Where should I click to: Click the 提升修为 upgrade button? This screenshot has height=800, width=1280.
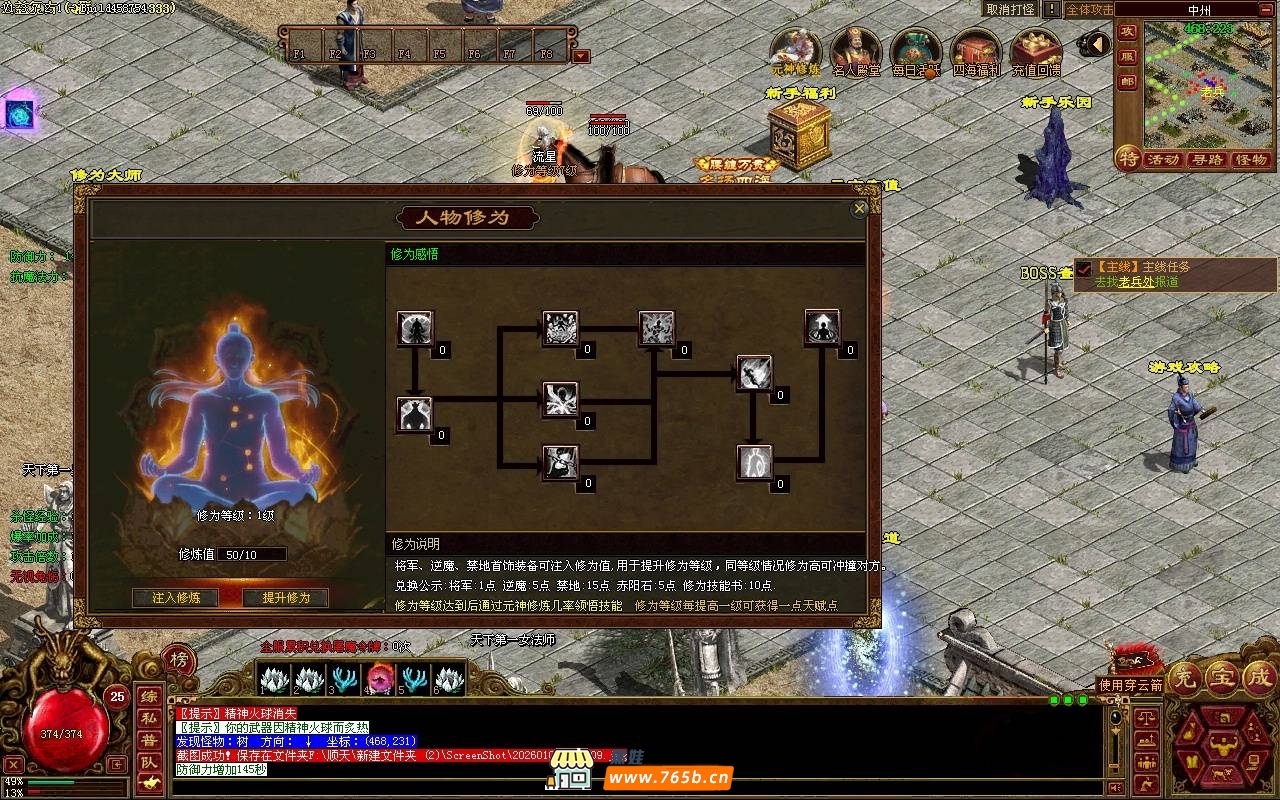(x=286, y=598)
